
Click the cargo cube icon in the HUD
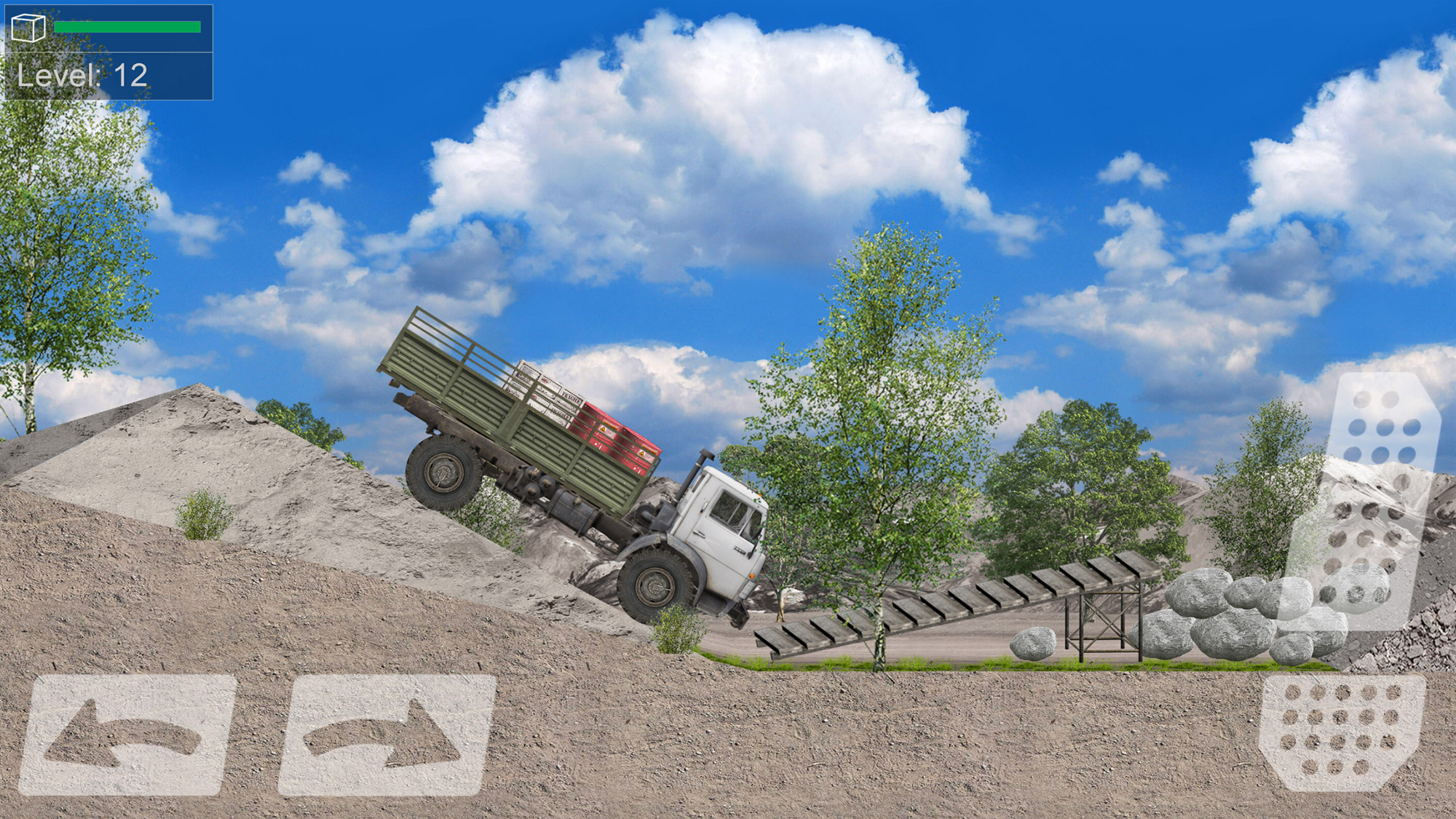[29, 28]
